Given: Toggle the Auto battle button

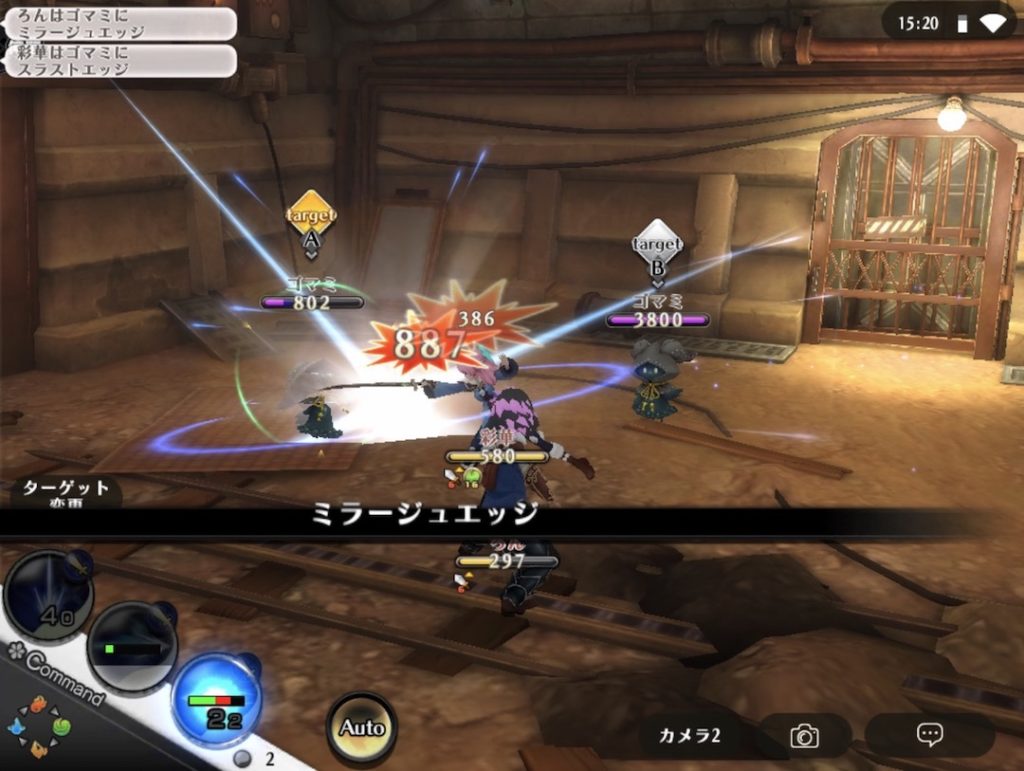Looking at the screenshot, I should pyautogui.click(x=361, y=727).
